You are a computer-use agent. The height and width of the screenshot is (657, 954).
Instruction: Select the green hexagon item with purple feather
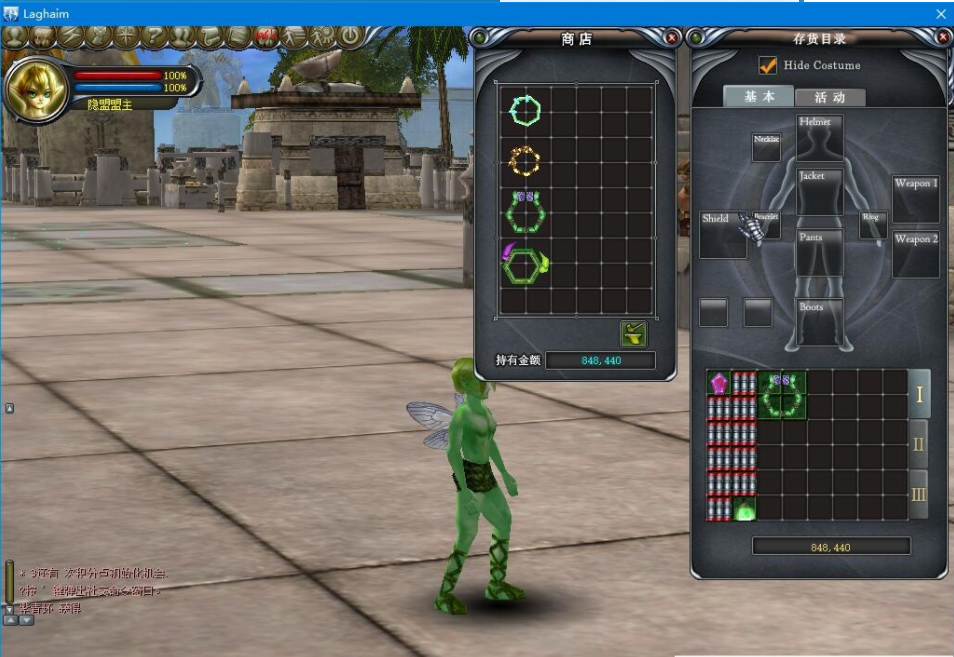(x=525, y=264)
